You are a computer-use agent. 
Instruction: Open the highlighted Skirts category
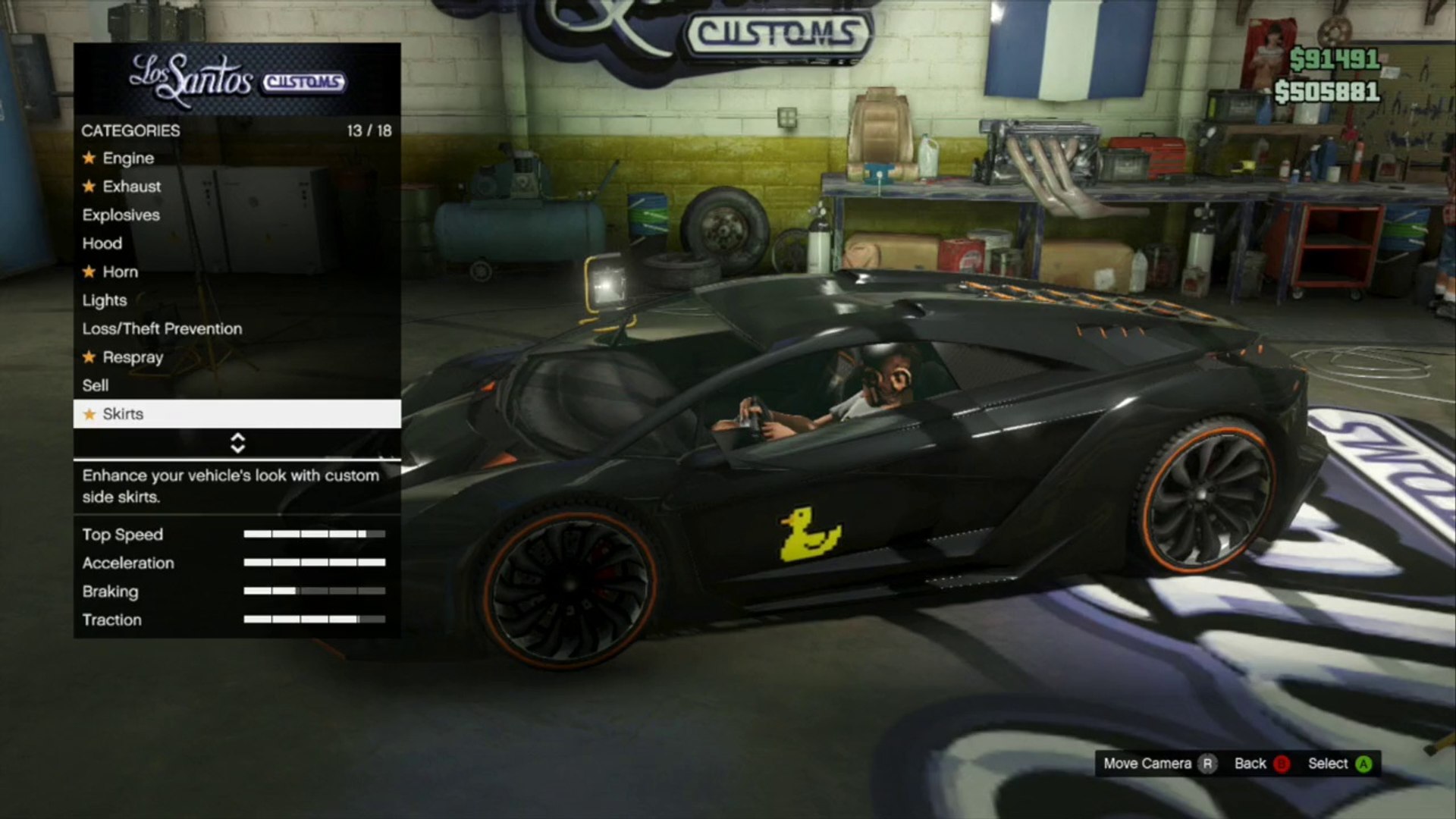click(x=237, y=414)
